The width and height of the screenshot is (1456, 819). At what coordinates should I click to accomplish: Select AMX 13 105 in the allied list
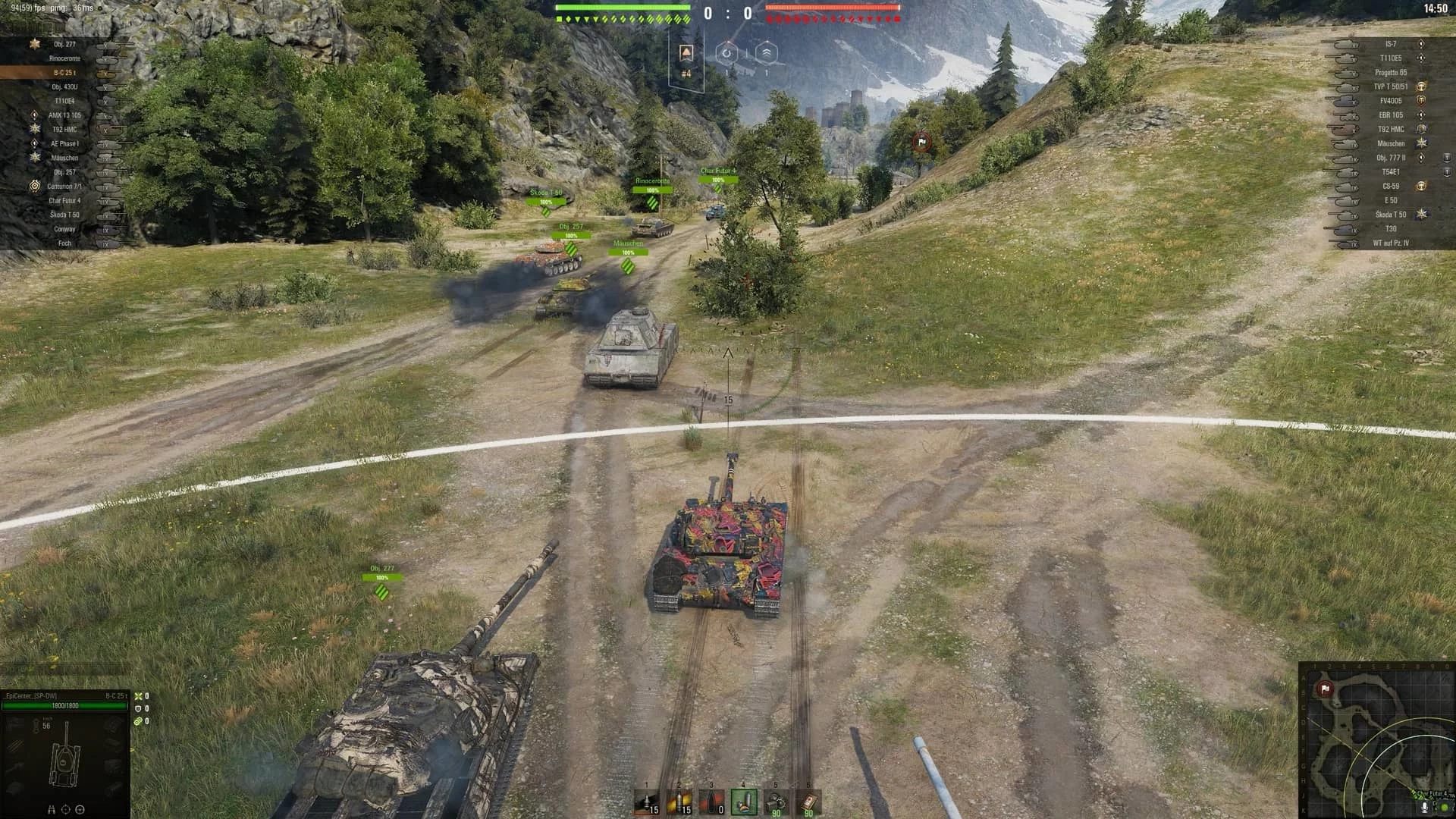64,115
